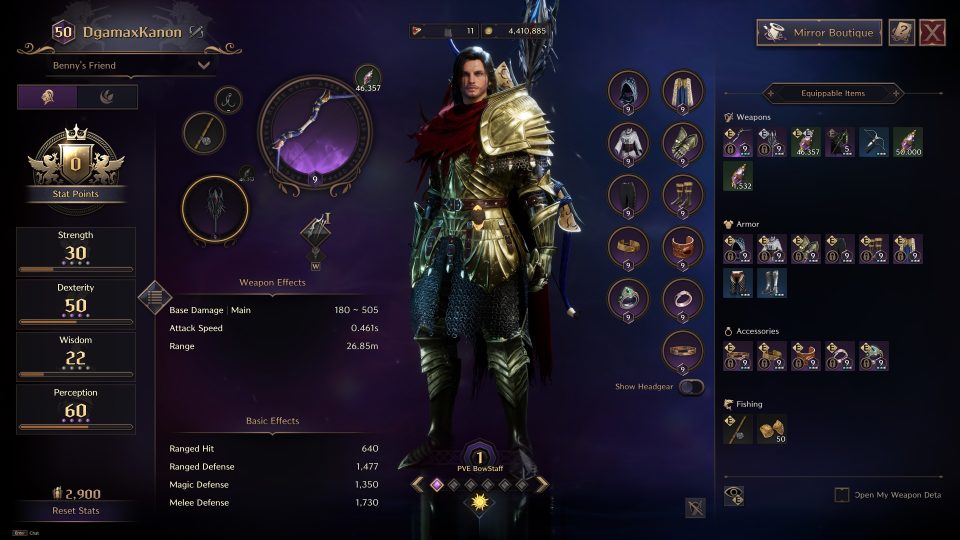Open the Mirror Boutique
The image size is (960, 540).
(819, 32)
